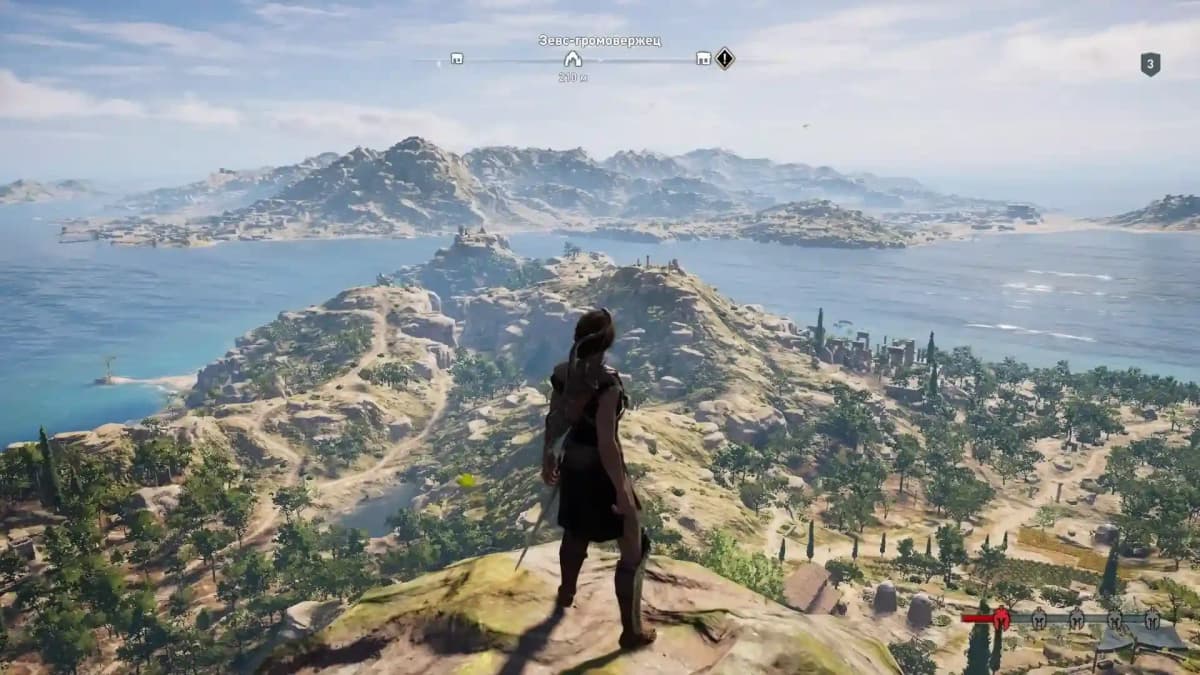Click the level 3 shield badge

coord(1150,64)
